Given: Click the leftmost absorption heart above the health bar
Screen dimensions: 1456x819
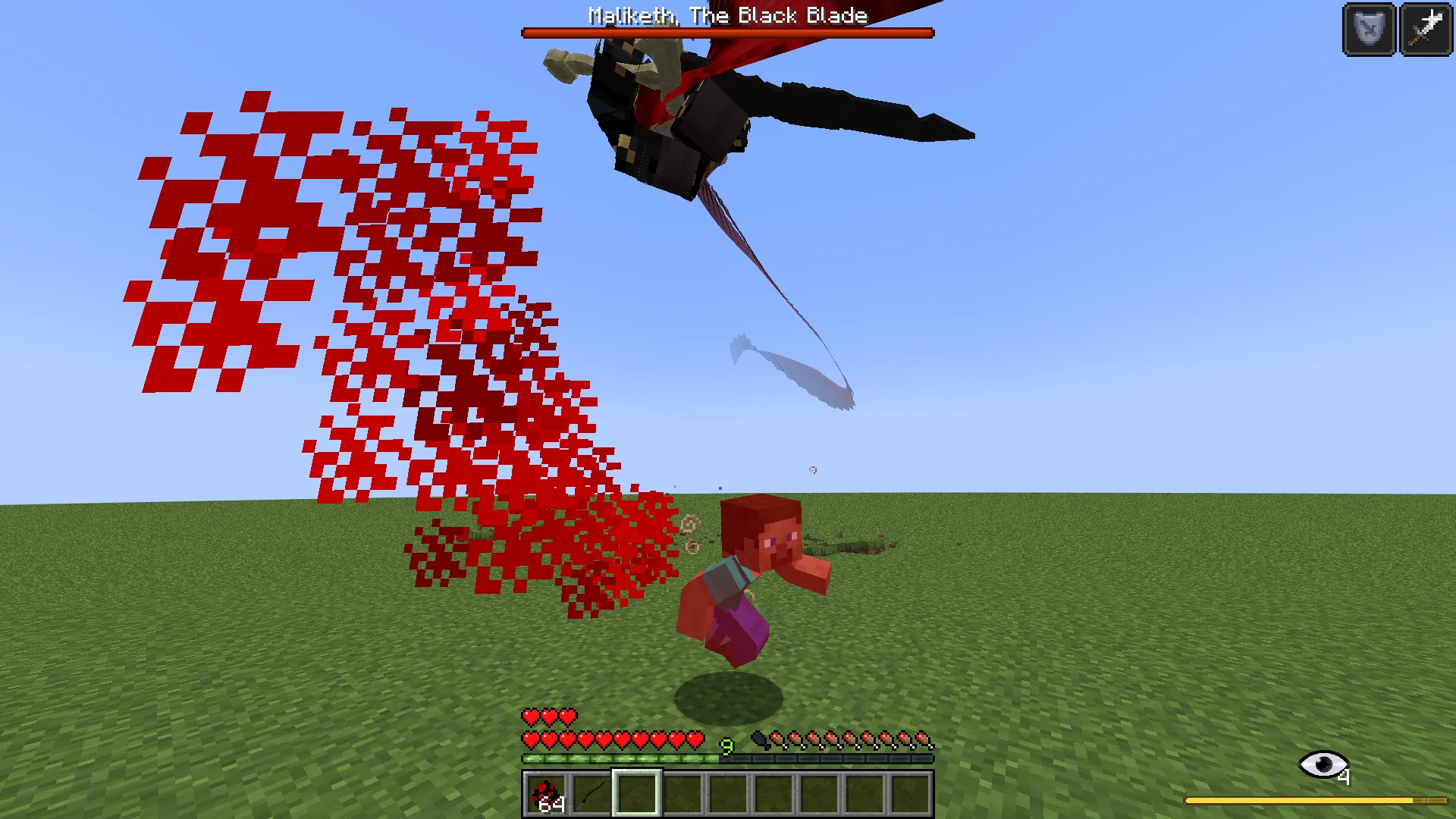Looking at the screenshot, I should click(x=529, y=717).
